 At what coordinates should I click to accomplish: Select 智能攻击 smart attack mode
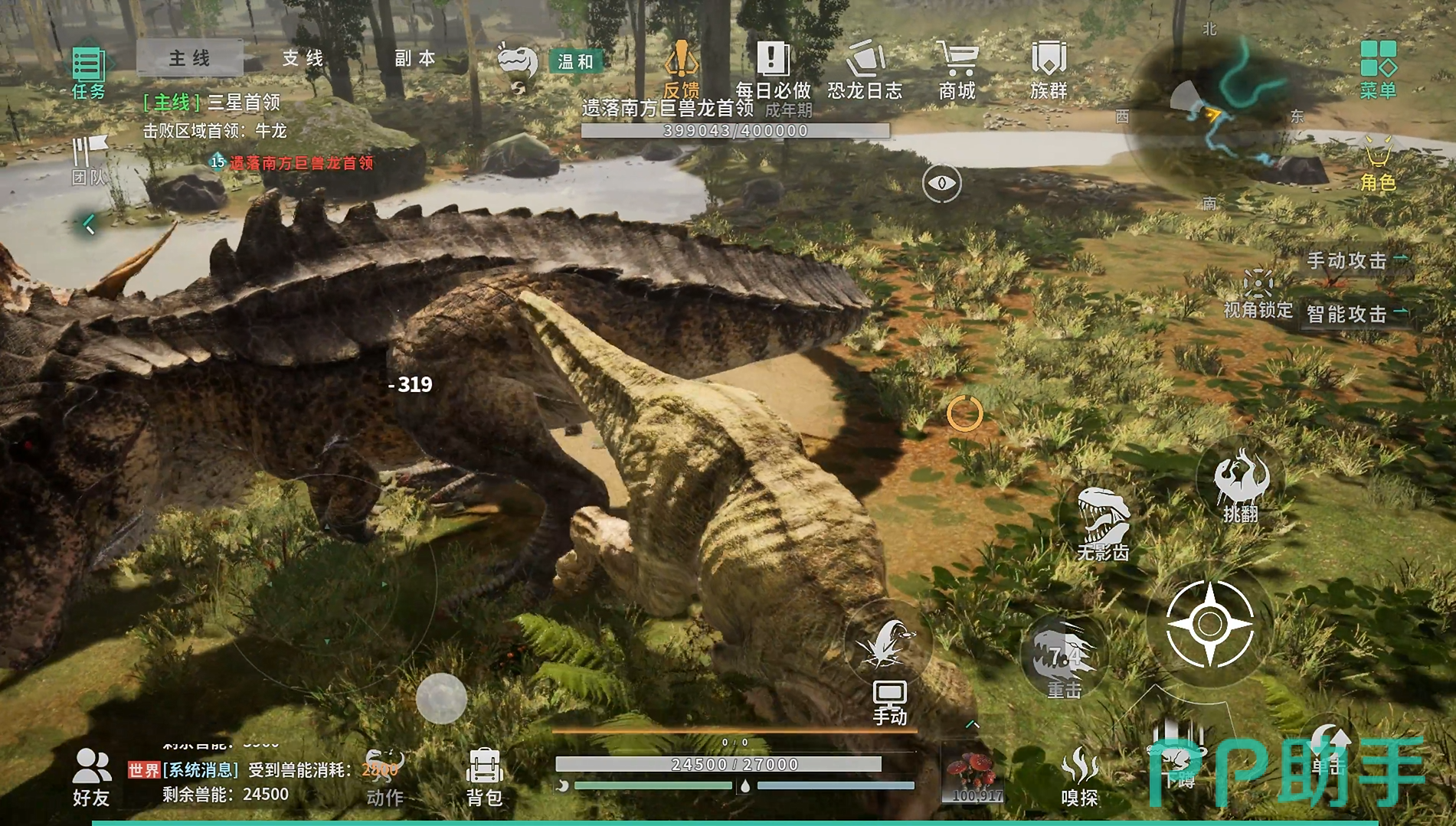(1348, 314)
